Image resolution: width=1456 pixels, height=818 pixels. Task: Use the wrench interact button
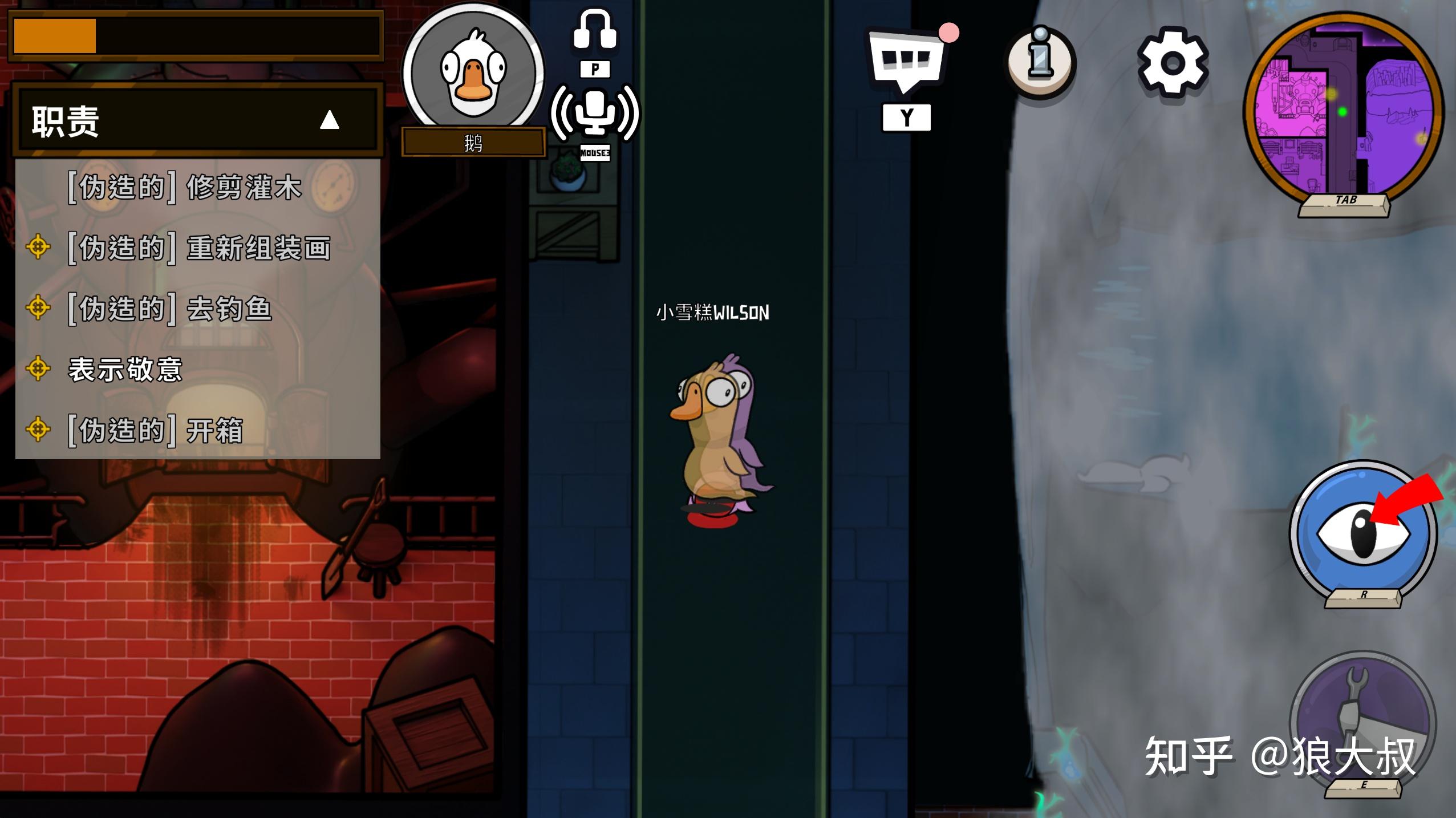[x=1362, y=721]
